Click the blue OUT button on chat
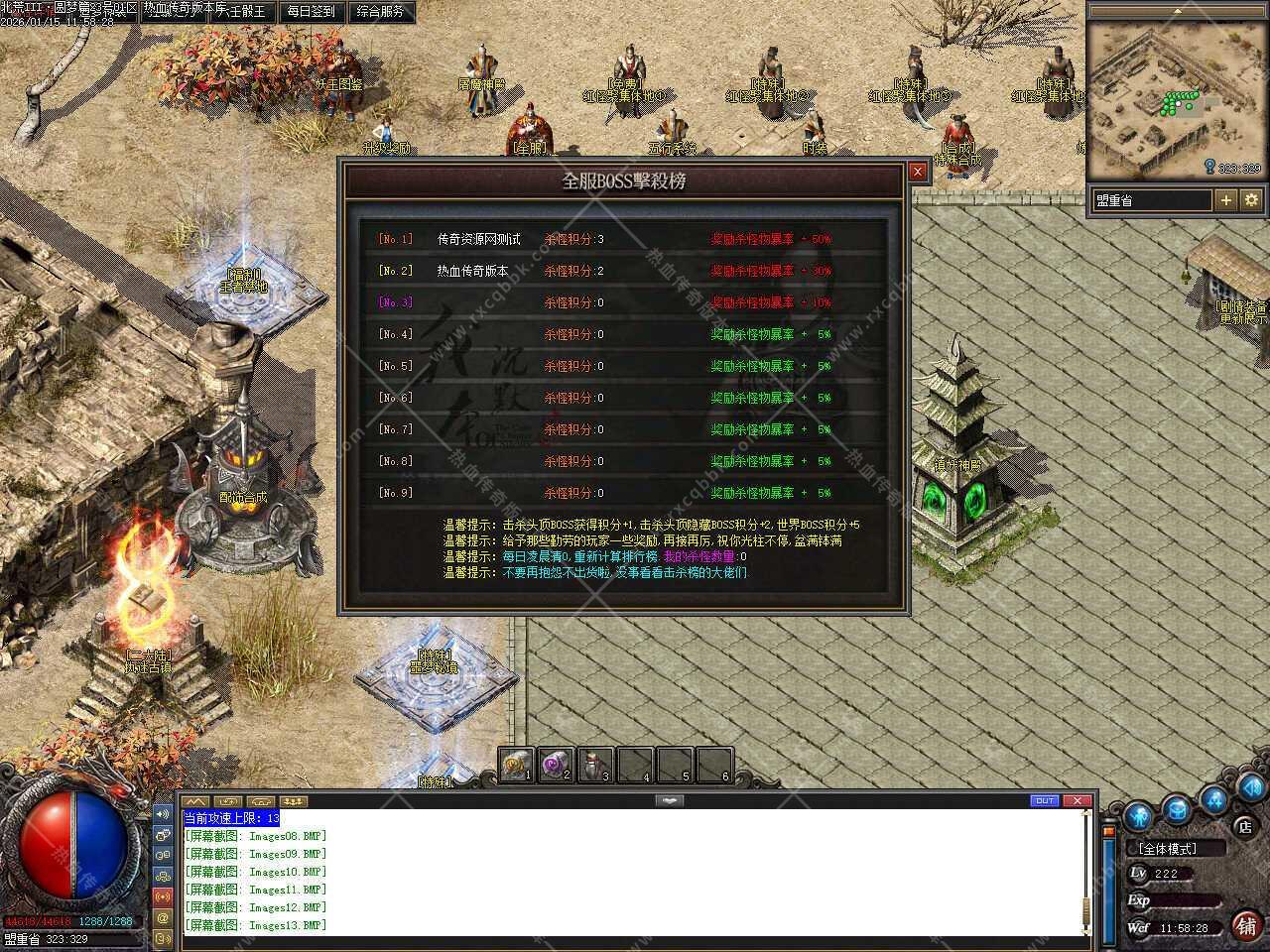This screenshot has height=952, width=1270. pos(1045,800)
